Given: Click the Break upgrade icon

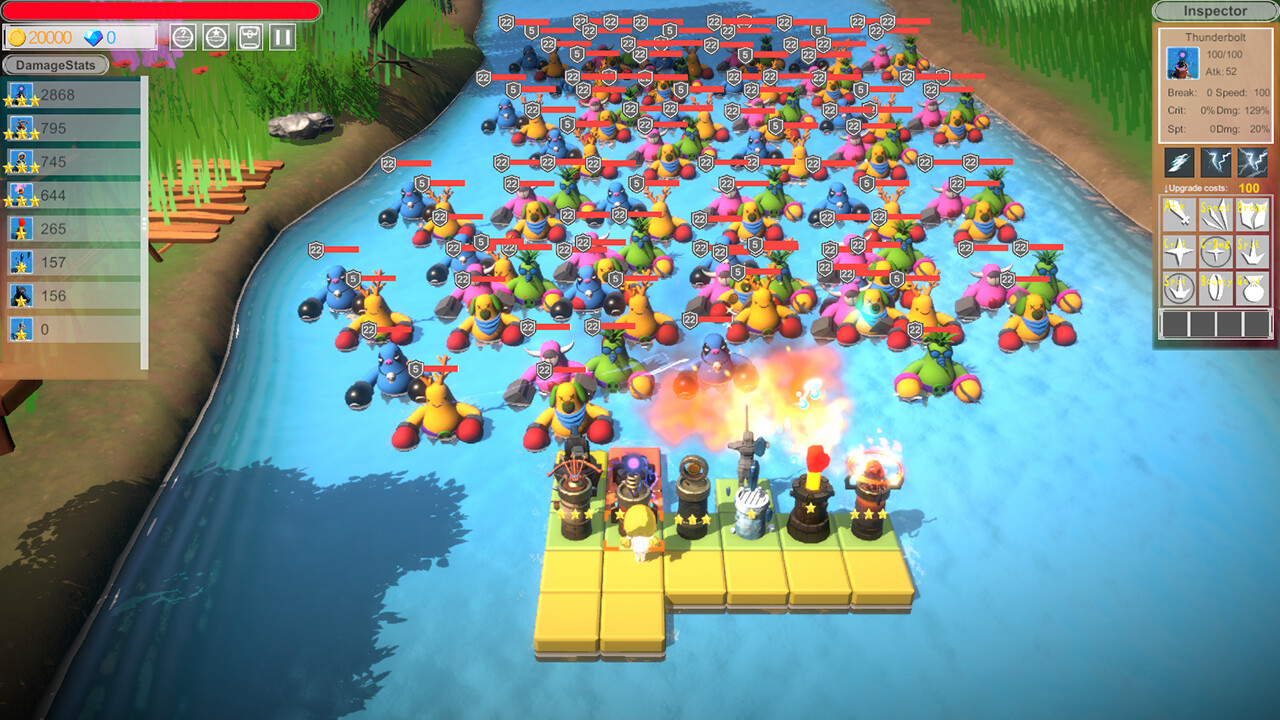Looking at the screenshot, I should click(1252, 215).
